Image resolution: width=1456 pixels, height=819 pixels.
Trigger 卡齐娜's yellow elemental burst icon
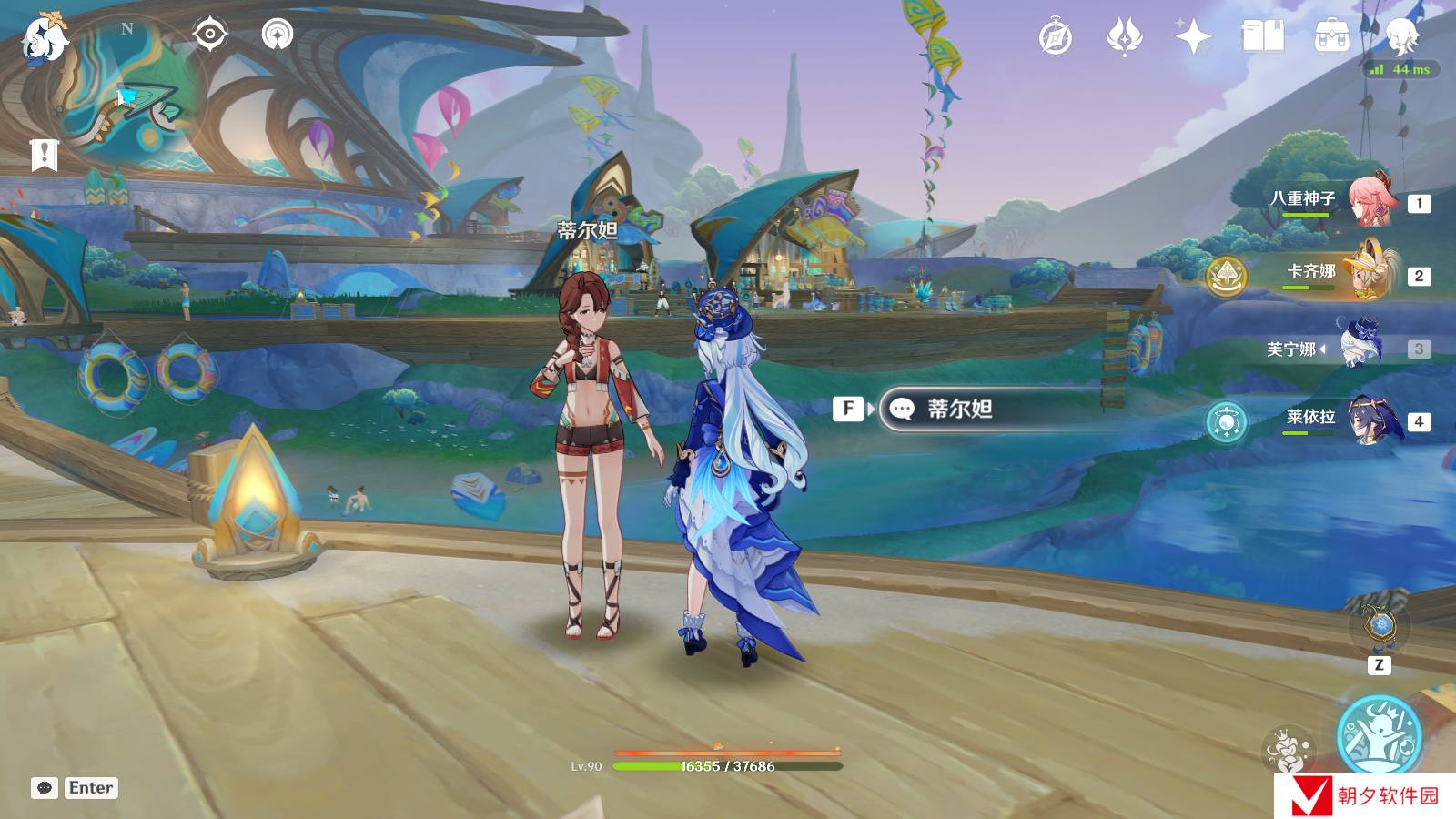[1226, 275]
